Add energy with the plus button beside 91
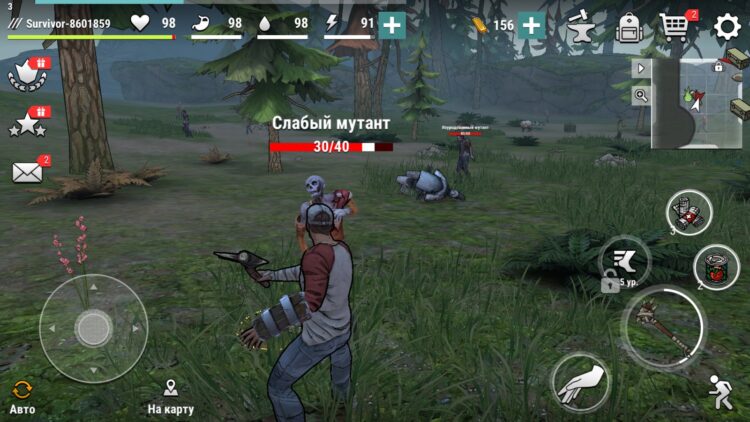The height and width of the screenshot is (422, 750). 392,26
